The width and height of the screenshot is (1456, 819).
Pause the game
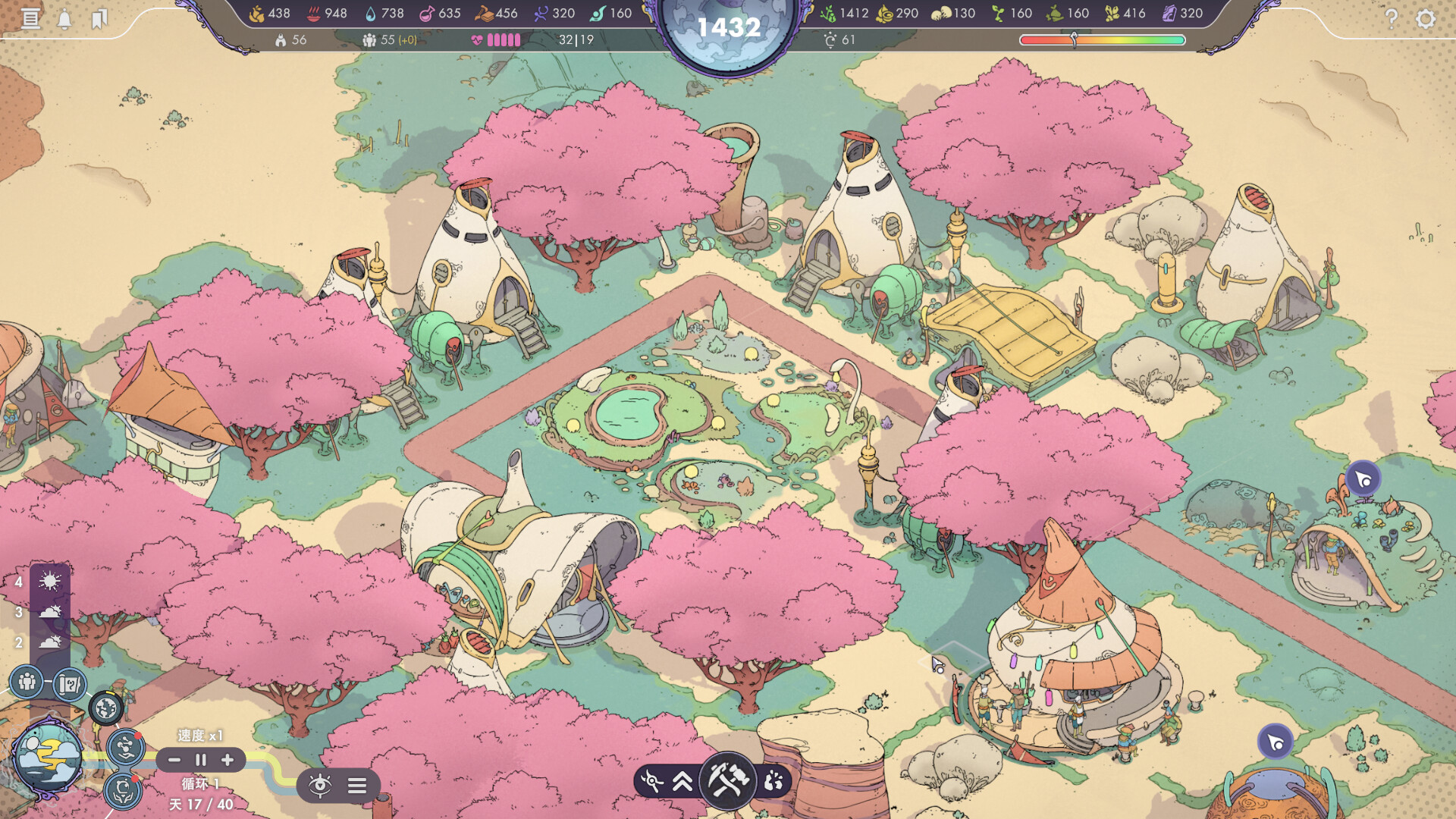(201, 760)
